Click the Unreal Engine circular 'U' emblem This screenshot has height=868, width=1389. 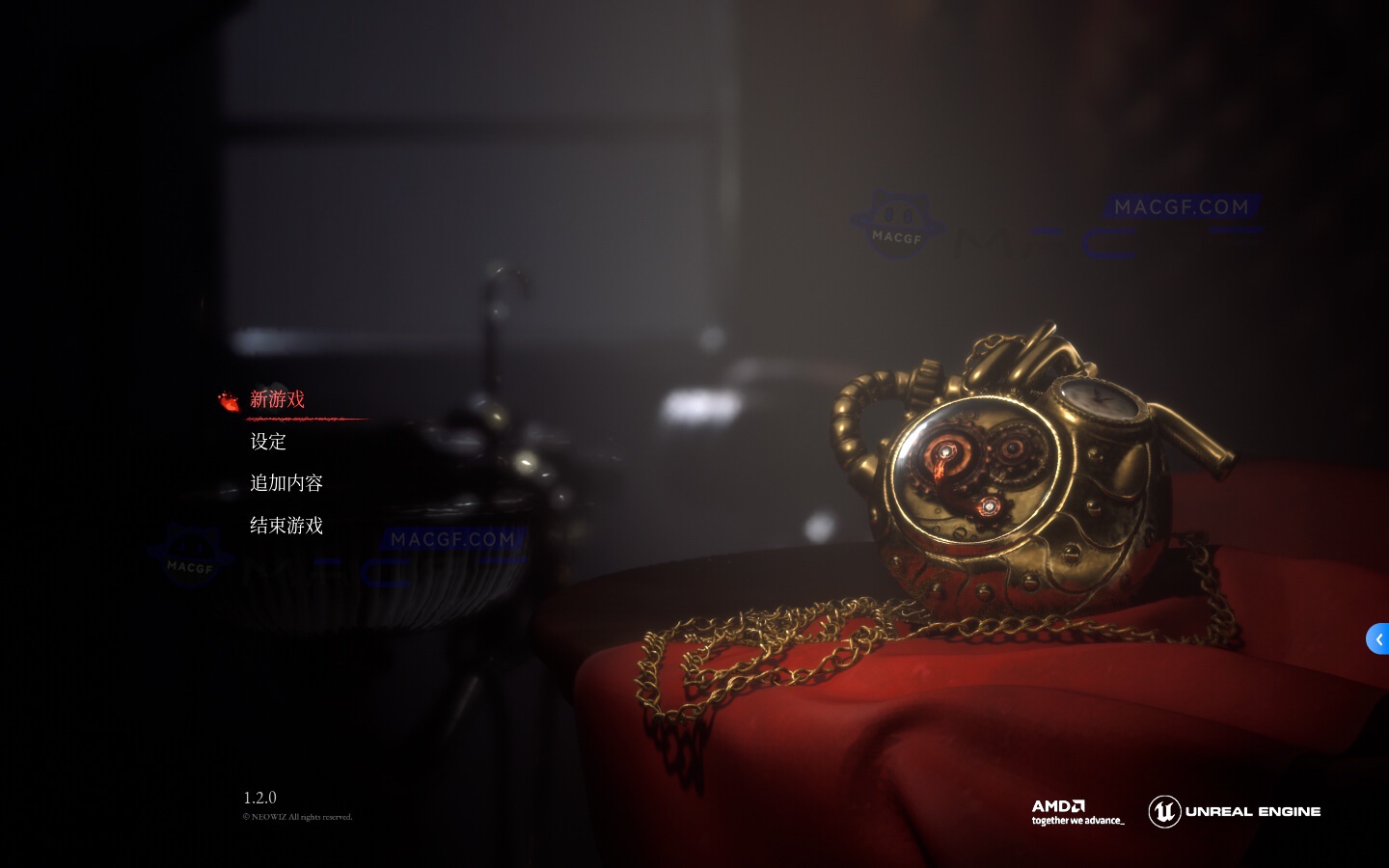[x=1164, y=811]
